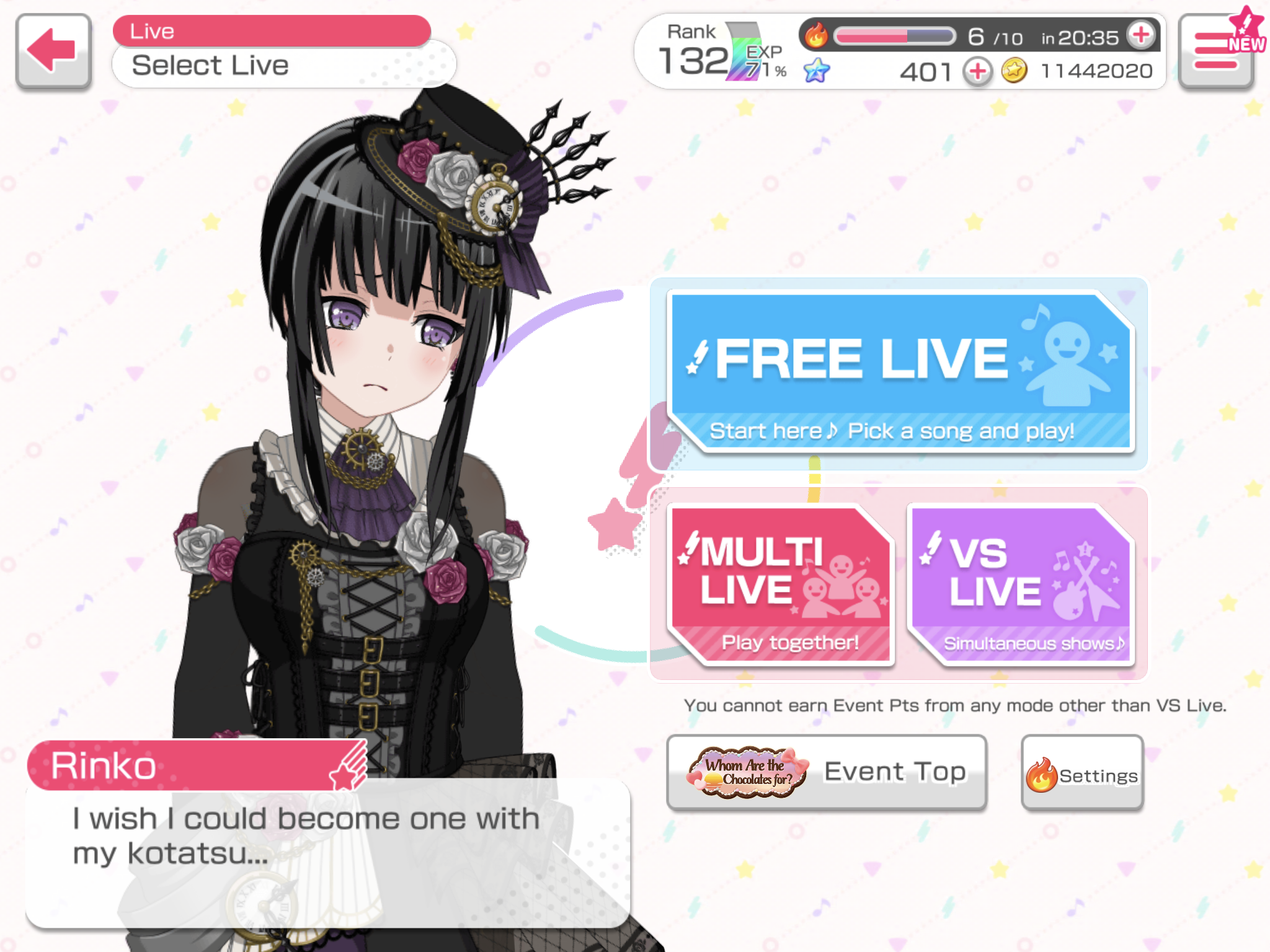Open the flame Settings button

(x=1082, y=774)
